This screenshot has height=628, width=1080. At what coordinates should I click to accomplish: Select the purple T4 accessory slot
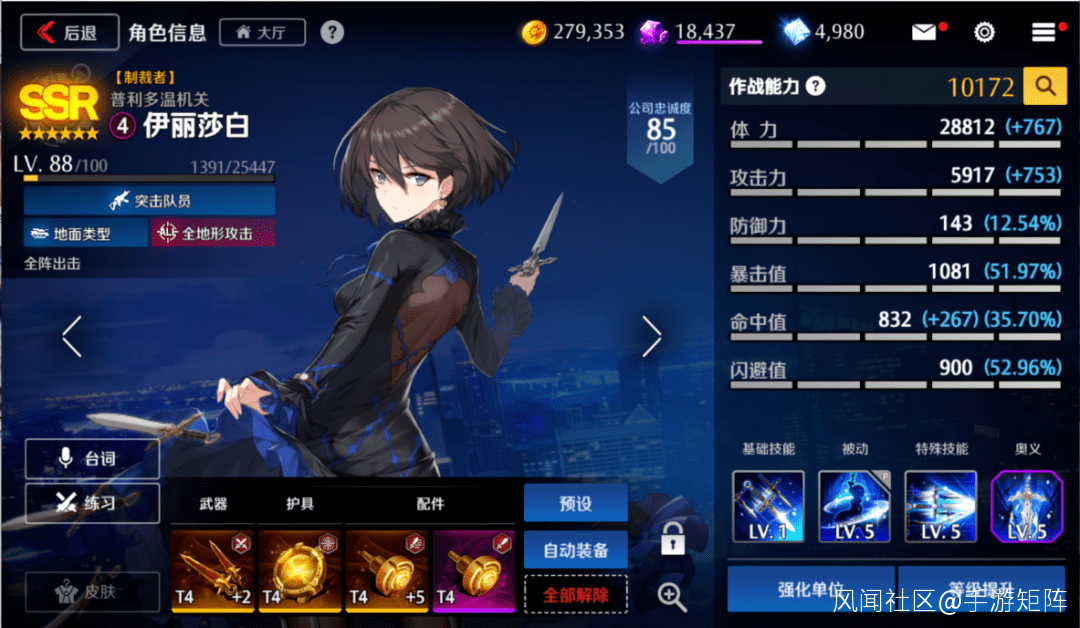pos(474,571)
